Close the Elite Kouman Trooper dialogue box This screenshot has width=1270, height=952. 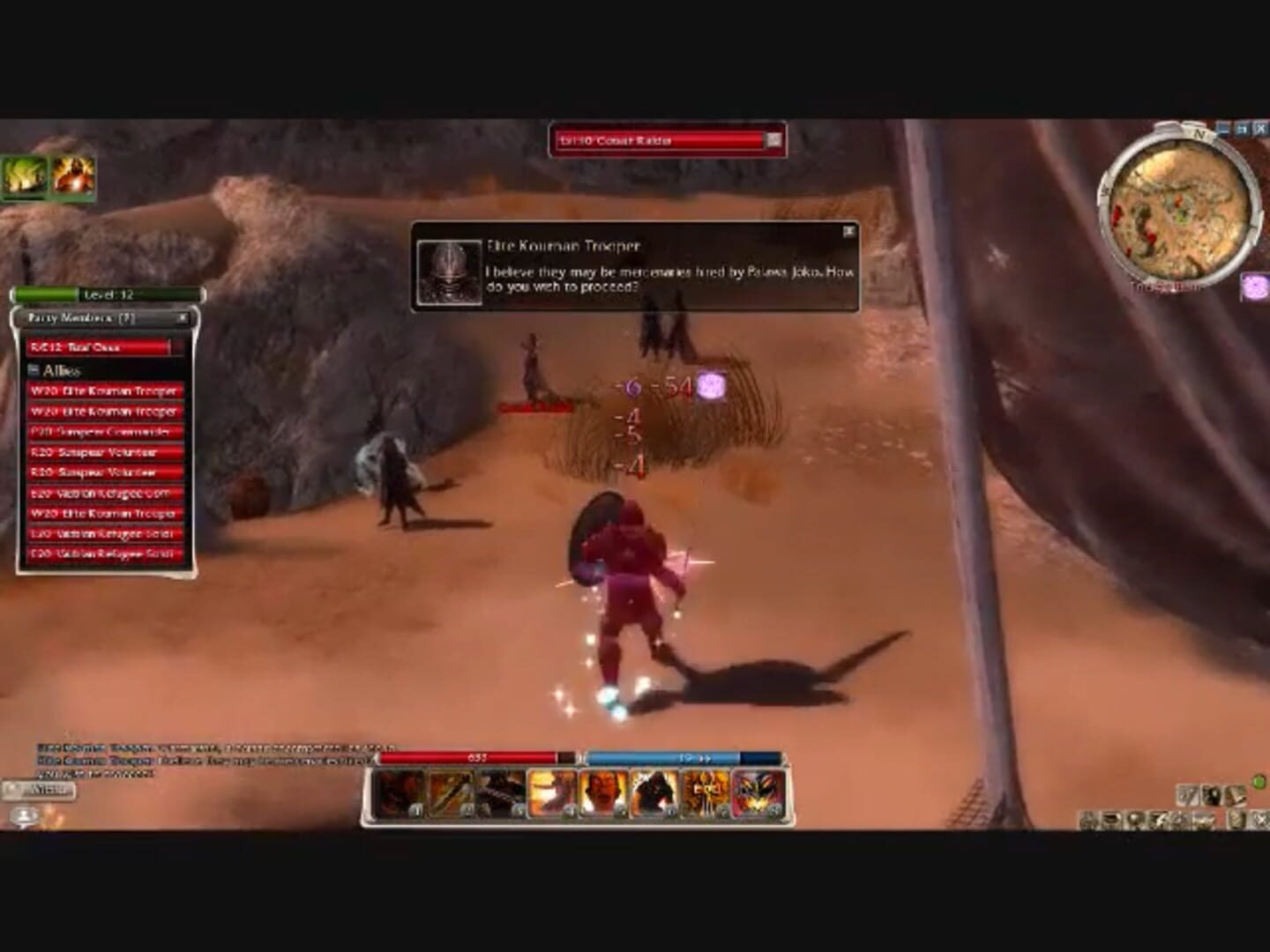pyautogui.click(x=849, y=229)
